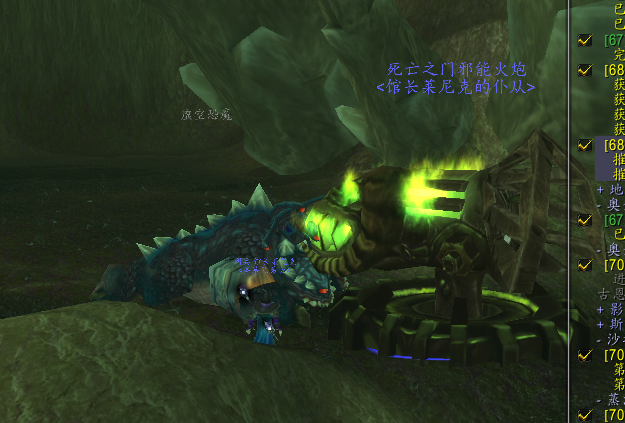
Task: Expand the "影" quest zone header
Action: [600, 309]
